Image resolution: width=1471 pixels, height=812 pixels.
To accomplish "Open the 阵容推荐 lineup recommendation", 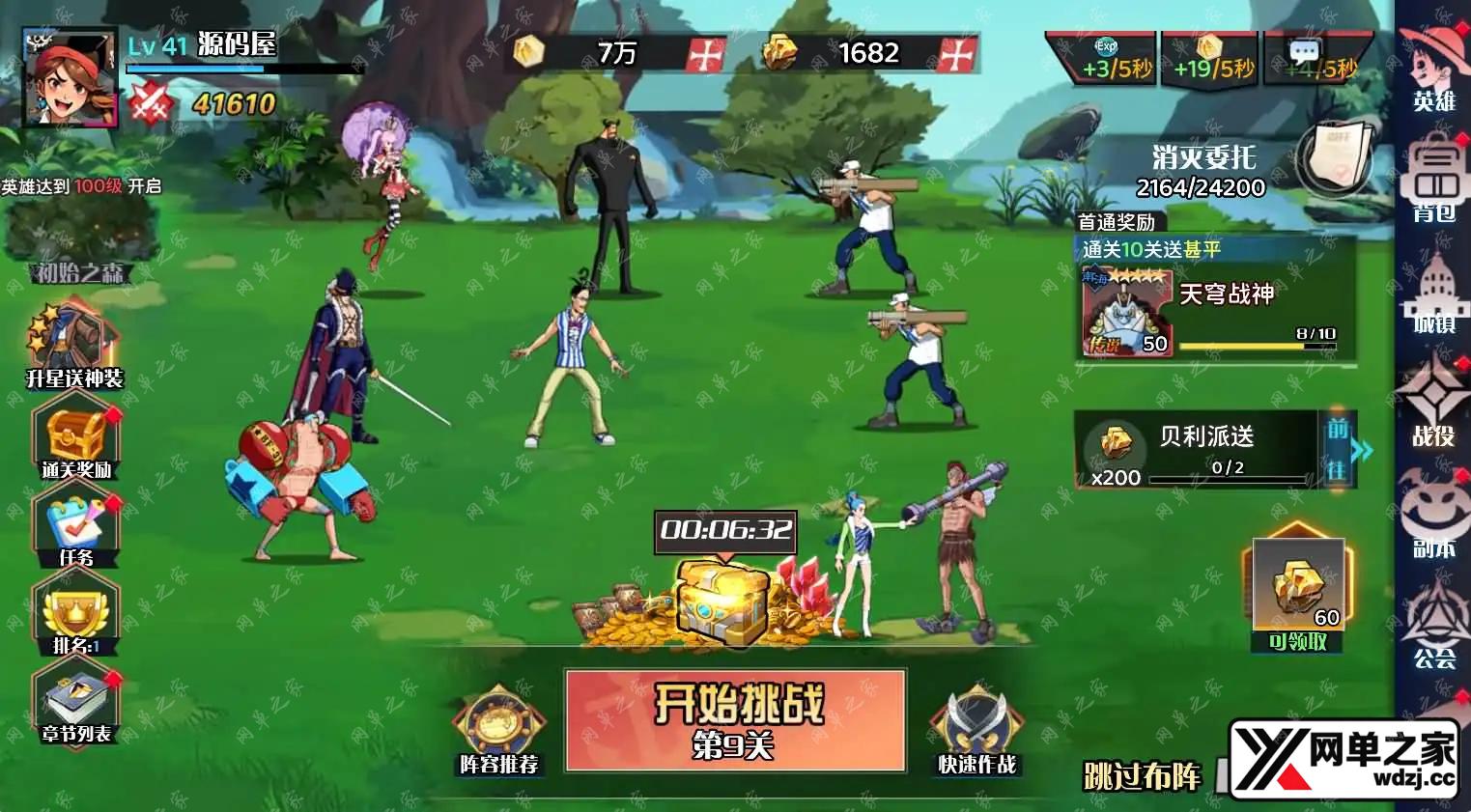I will (x=498, y=730).
